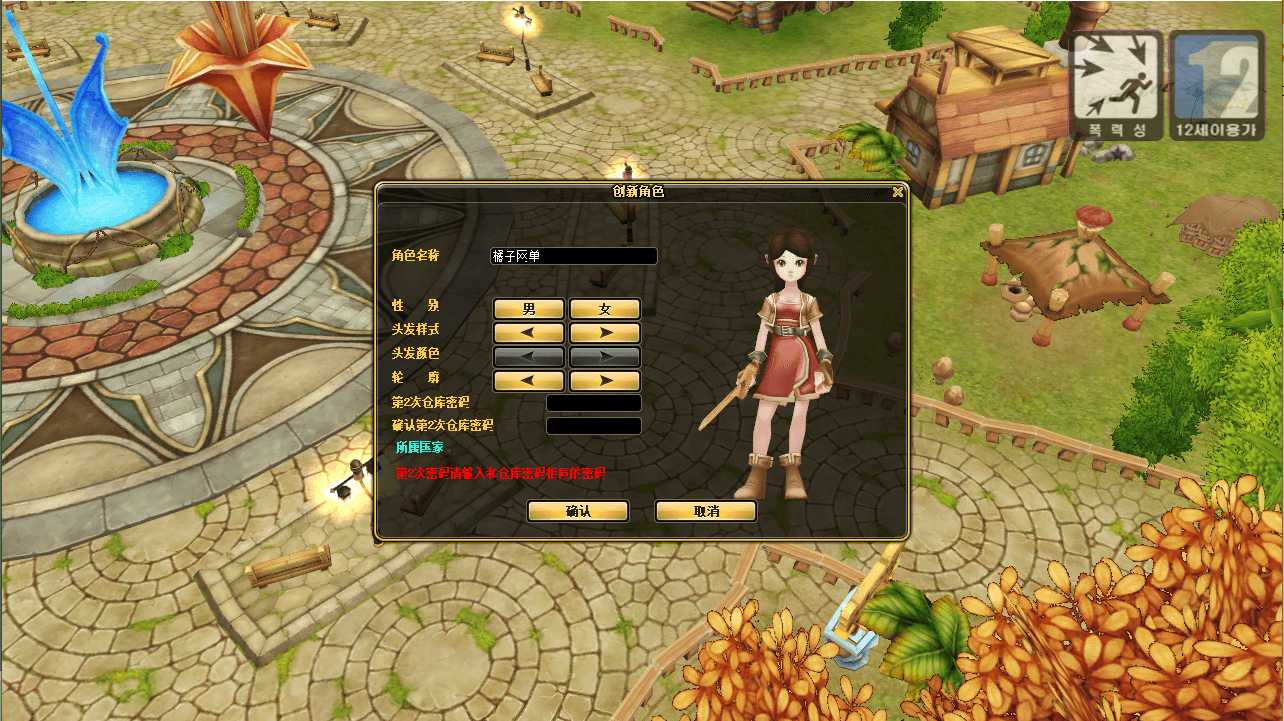This screenshot has width=1284, height=721.
Task: Click the right arrow to change 轮廓 (face outline)
Action: [603, 380]
